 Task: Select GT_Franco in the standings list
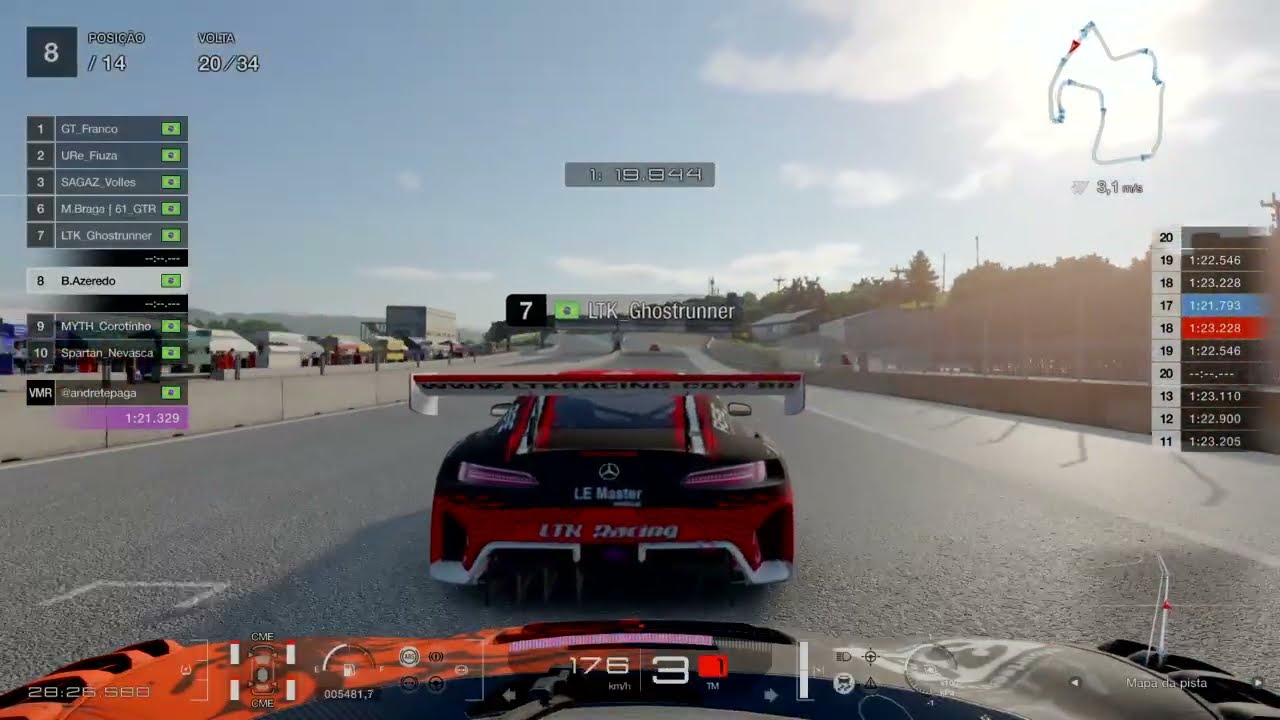click(106, 129)
